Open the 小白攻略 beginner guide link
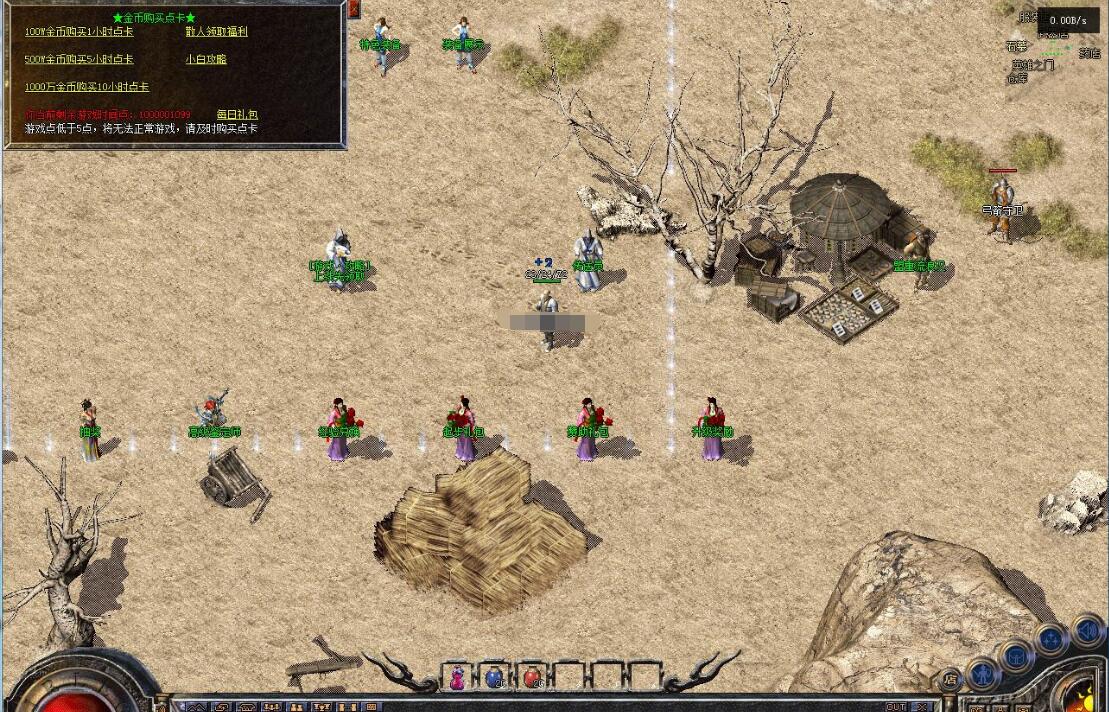 click(x=206, y=60)
